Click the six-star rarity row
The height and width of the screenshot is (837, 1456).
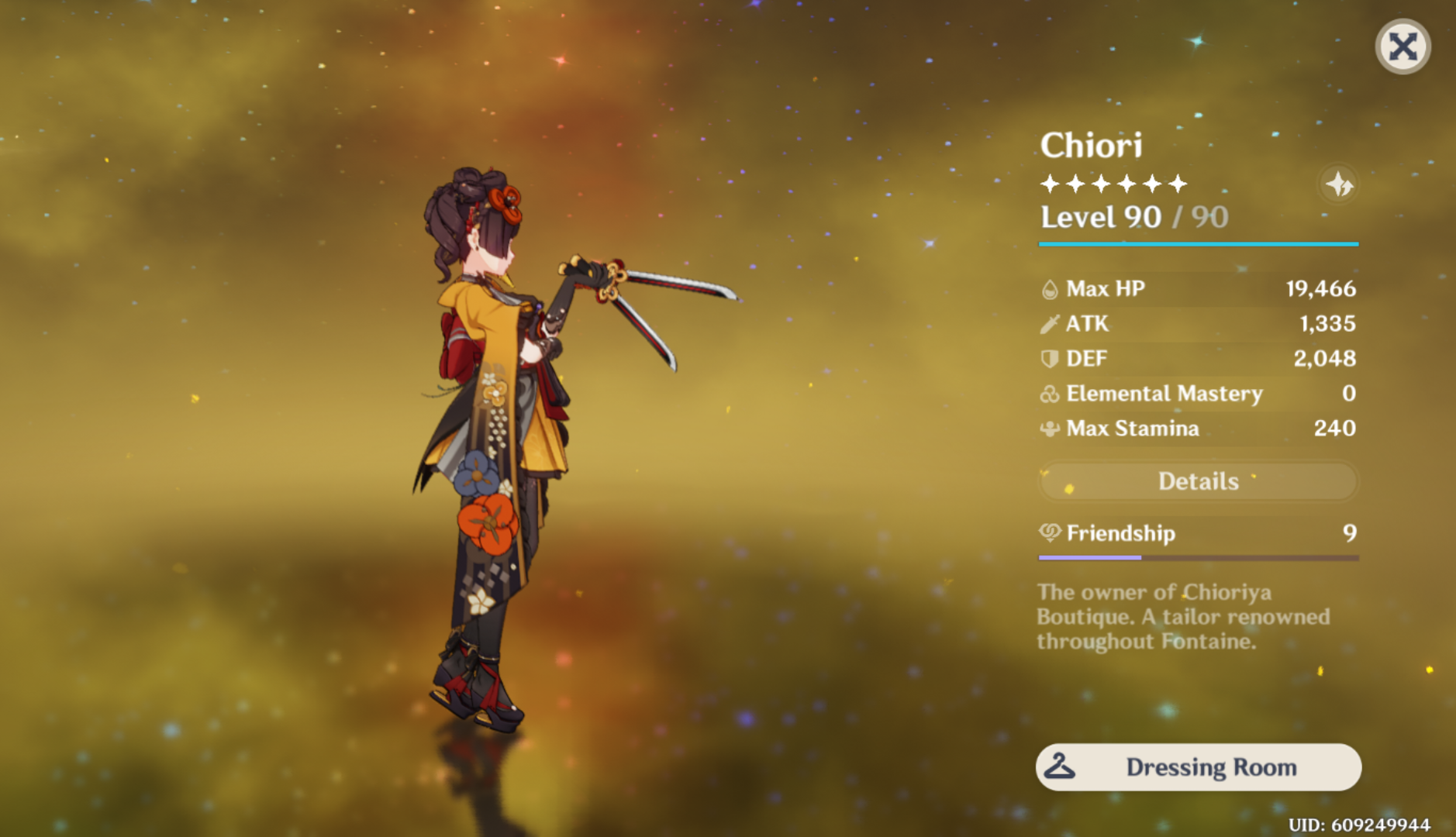[x=1112, y=183]
